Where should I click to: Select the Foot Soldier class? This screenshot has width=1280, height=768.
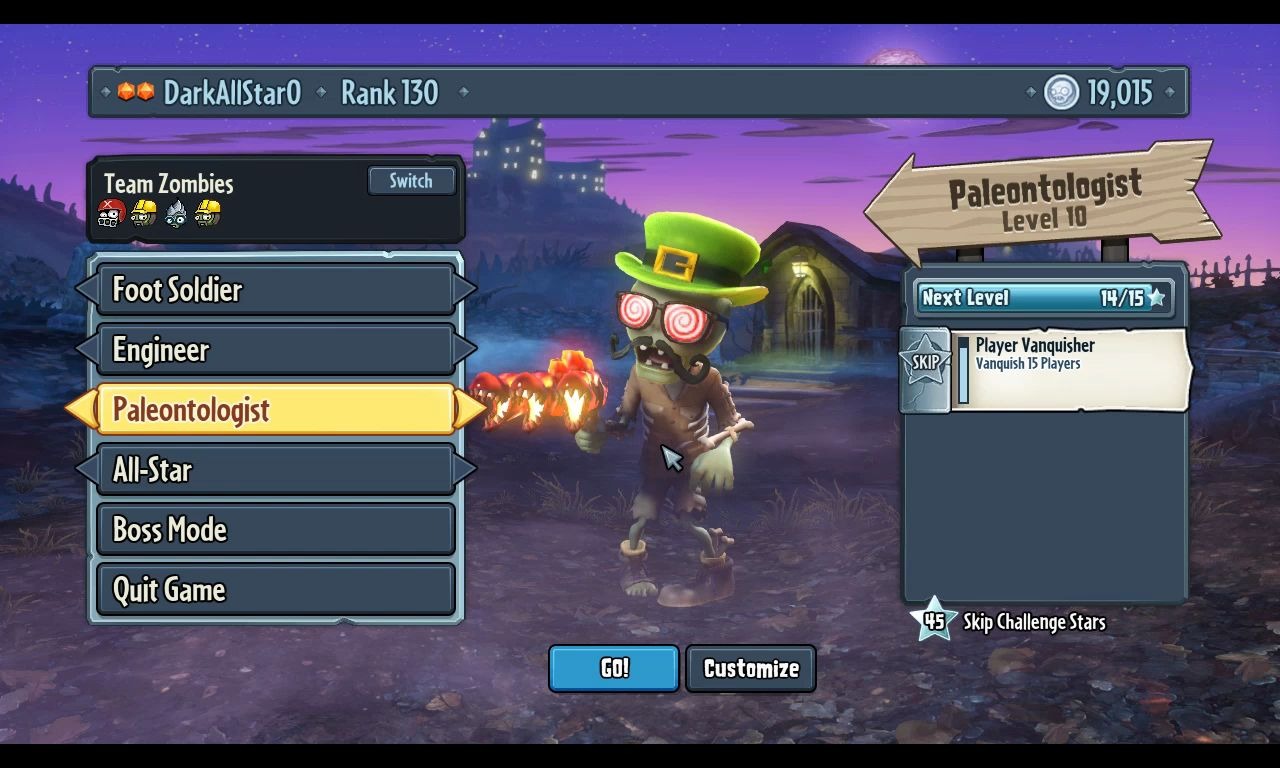click(x=275, y=290)
